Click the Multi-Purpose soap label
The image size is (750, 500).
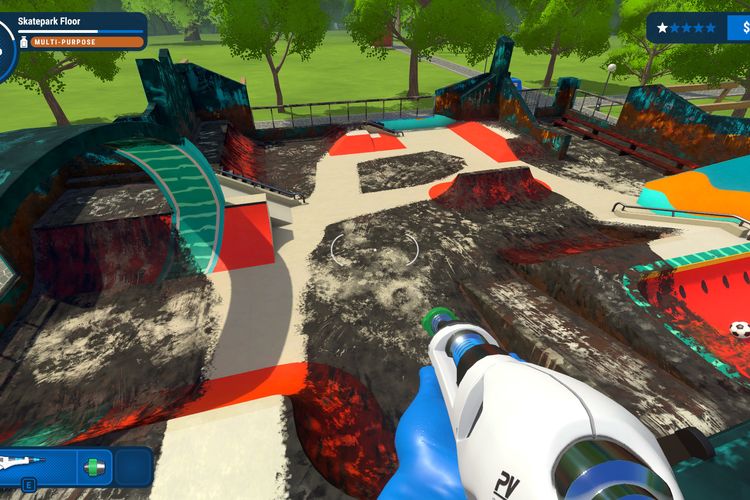tap(85, 42)
